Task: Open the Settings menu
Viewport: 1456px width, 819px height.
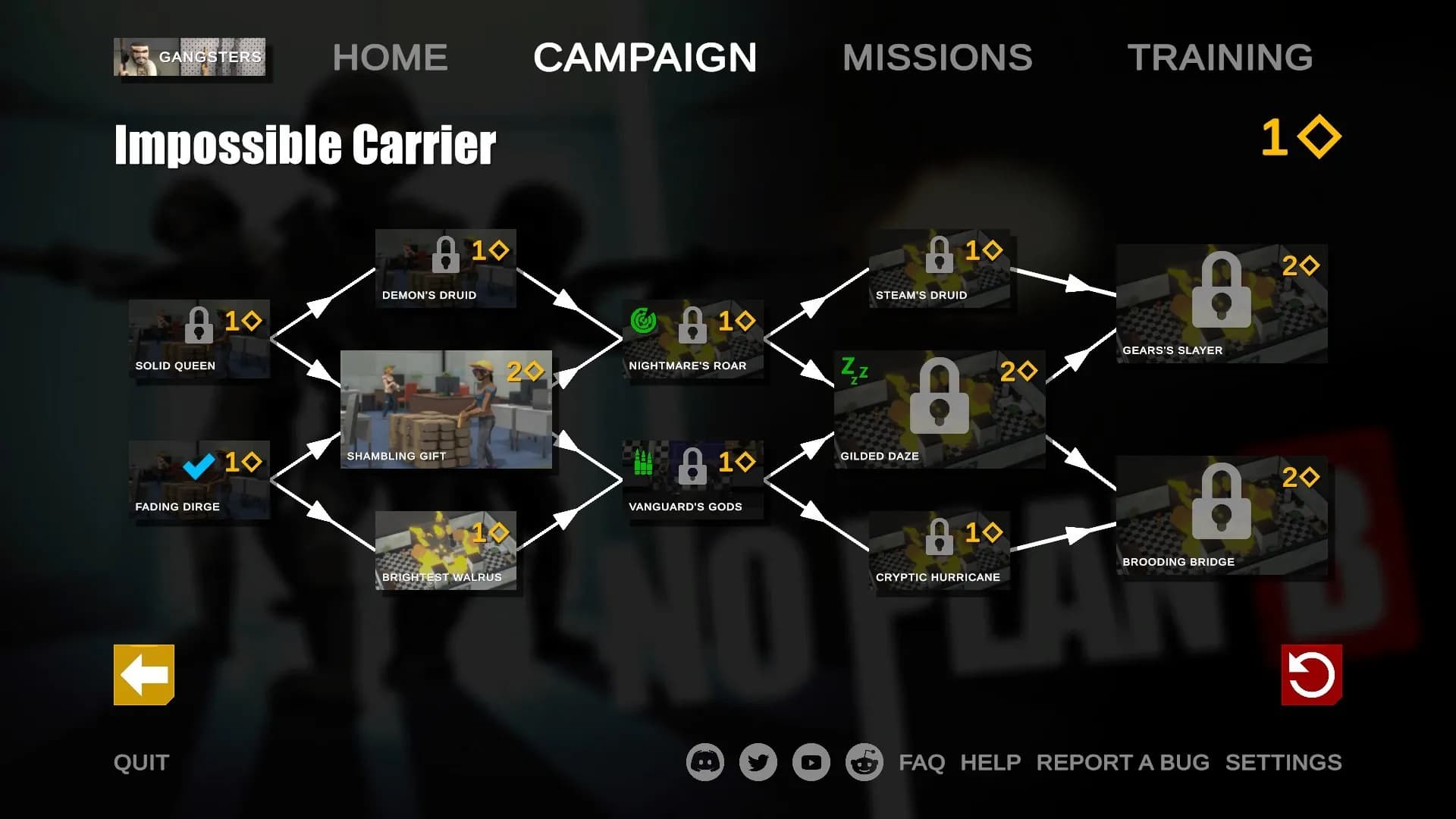Action: click(1283, 762)
